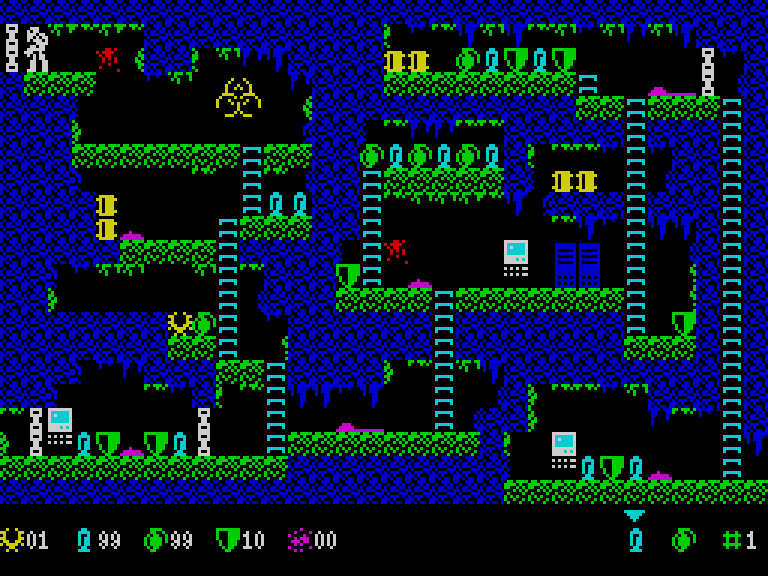This screenshot has height=576, width=768.
Task: Switch to the green grenade weapon
Action: [683, 540]
